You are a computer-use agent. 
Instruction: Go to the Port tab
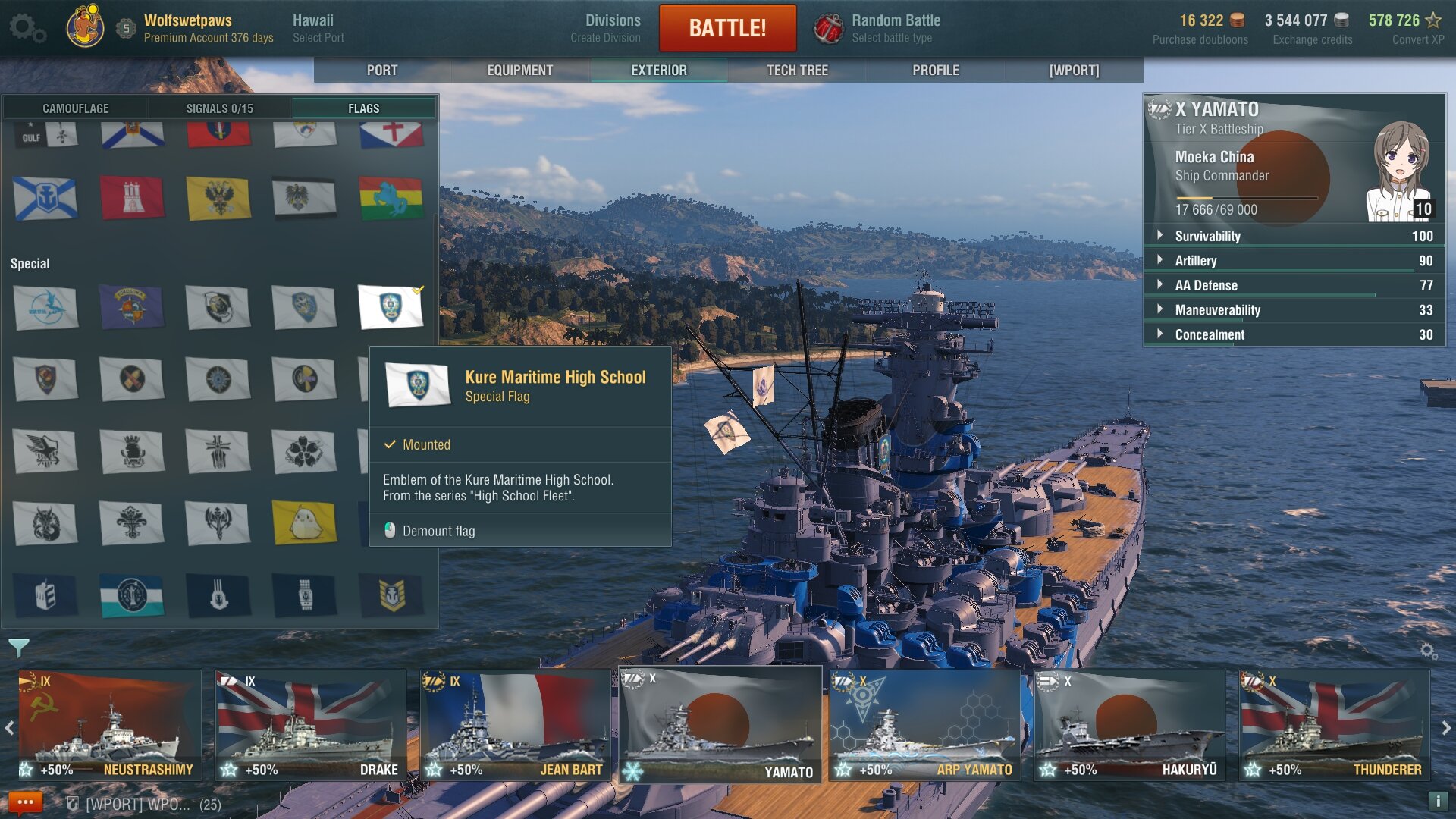[381, 70]
